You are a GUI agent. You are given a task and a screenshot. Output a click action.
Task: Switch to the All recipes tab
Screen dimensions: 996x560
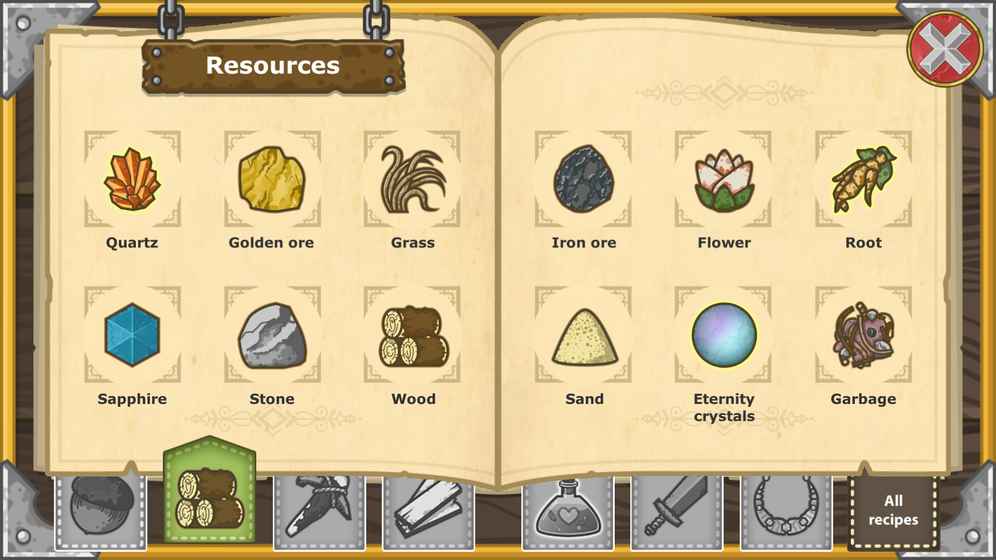point(892,510)
